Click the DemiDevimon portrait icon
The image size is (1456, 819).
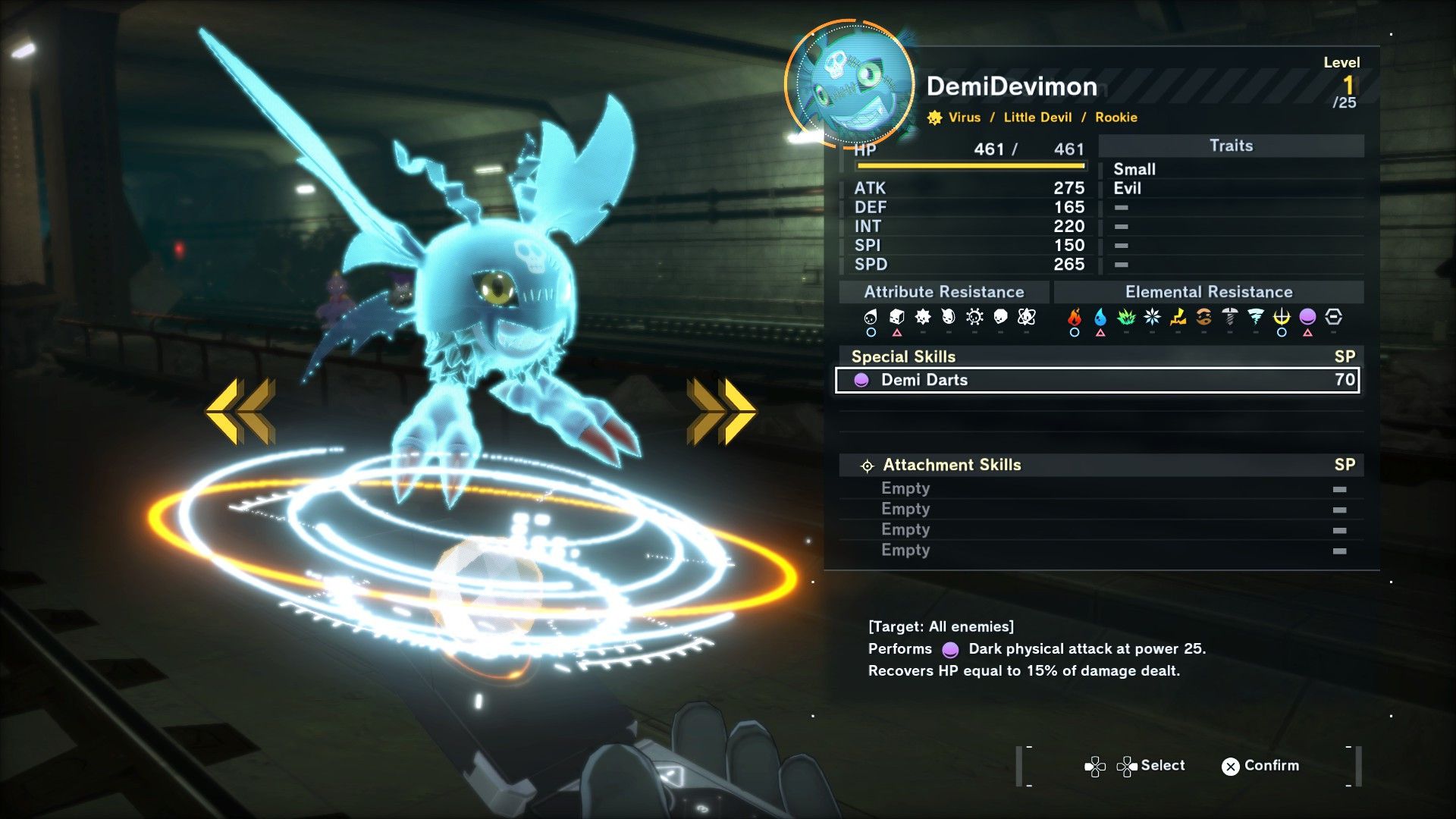850,83
